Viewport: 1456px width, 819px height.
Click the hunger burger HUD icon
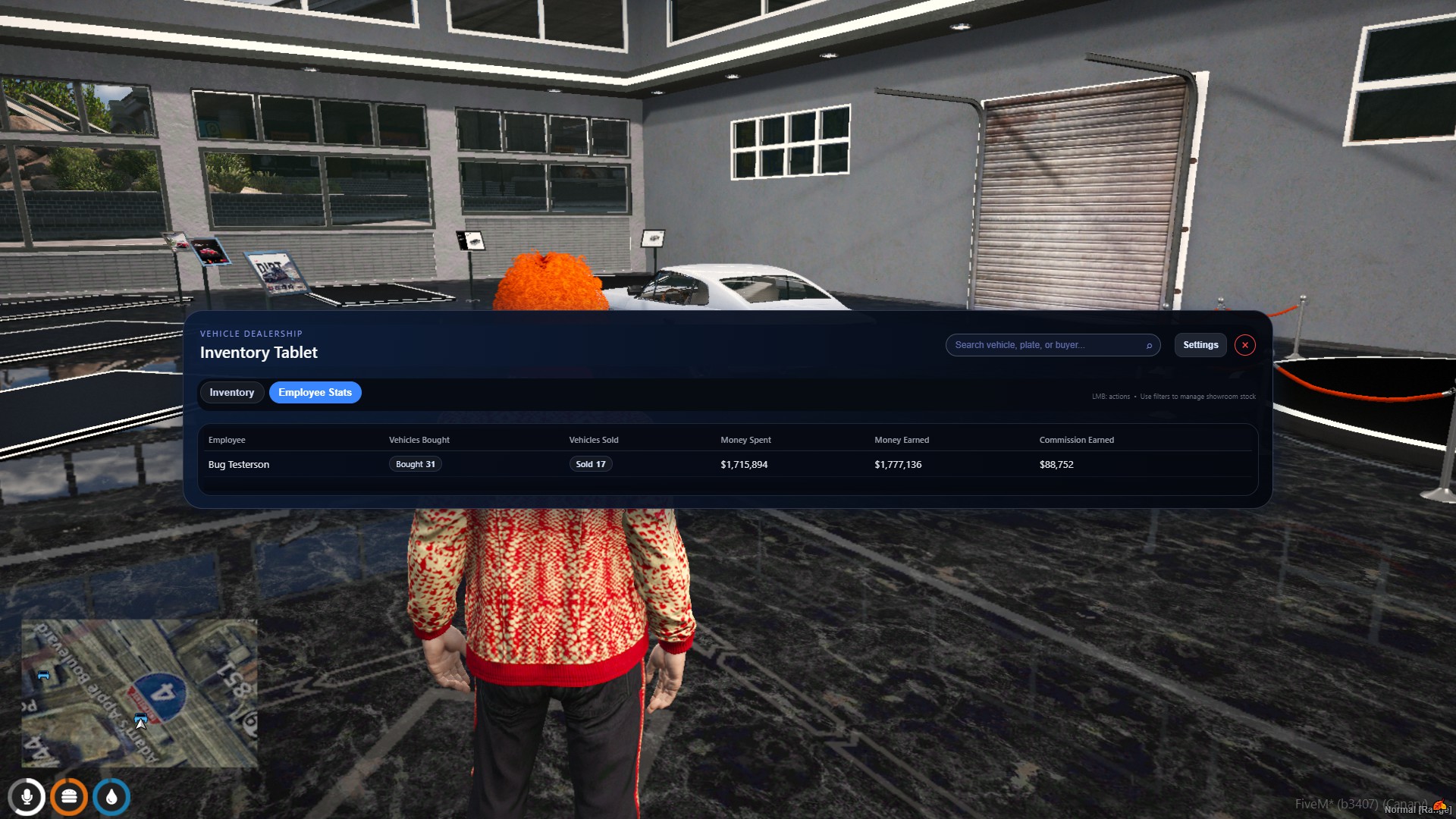(x=69, y=797)
